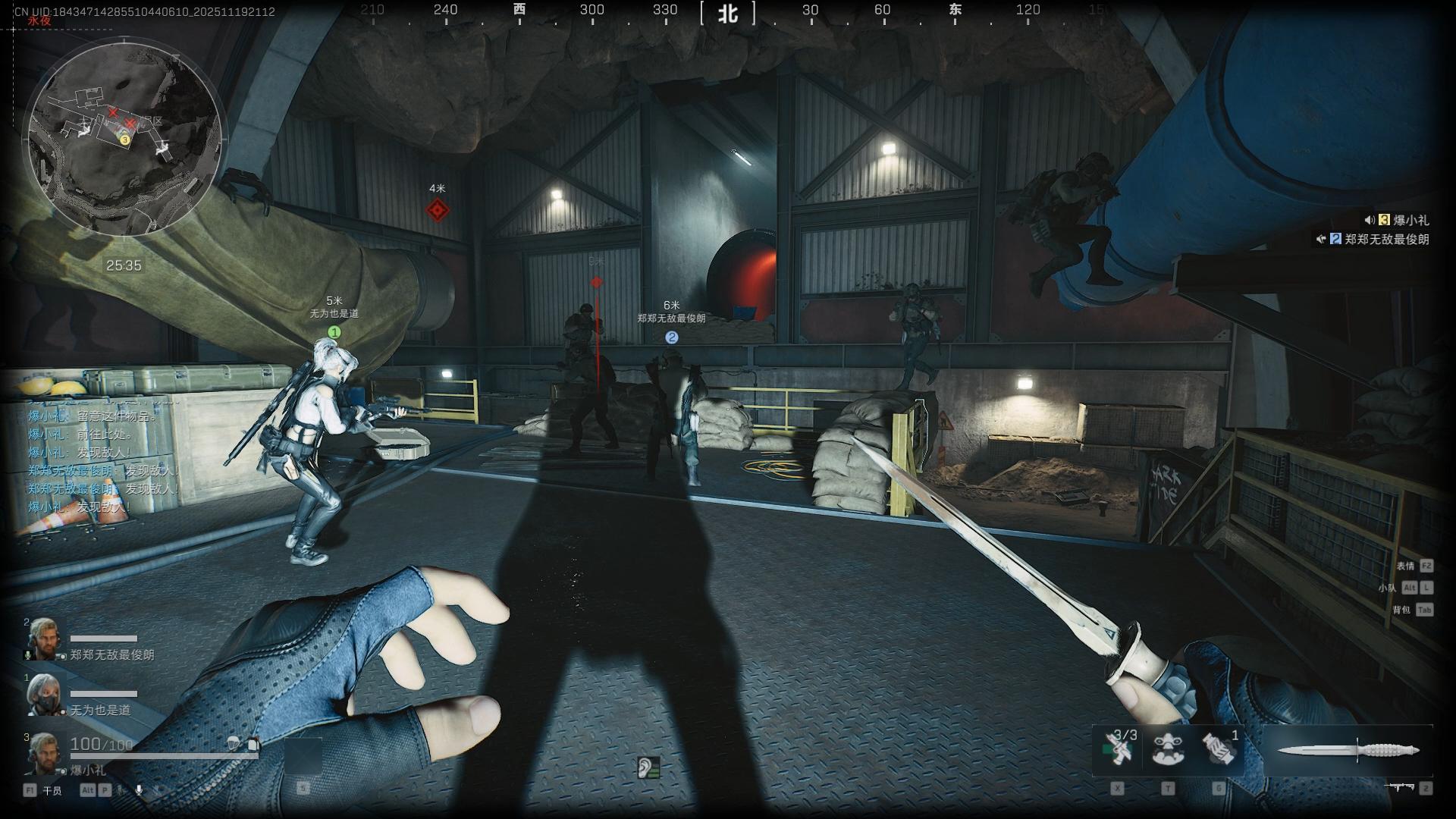Screen dimensions: 1456x819
Task: Select teammate 郑郑无敌最俊朗's portrait
Action: pos(42,639)
